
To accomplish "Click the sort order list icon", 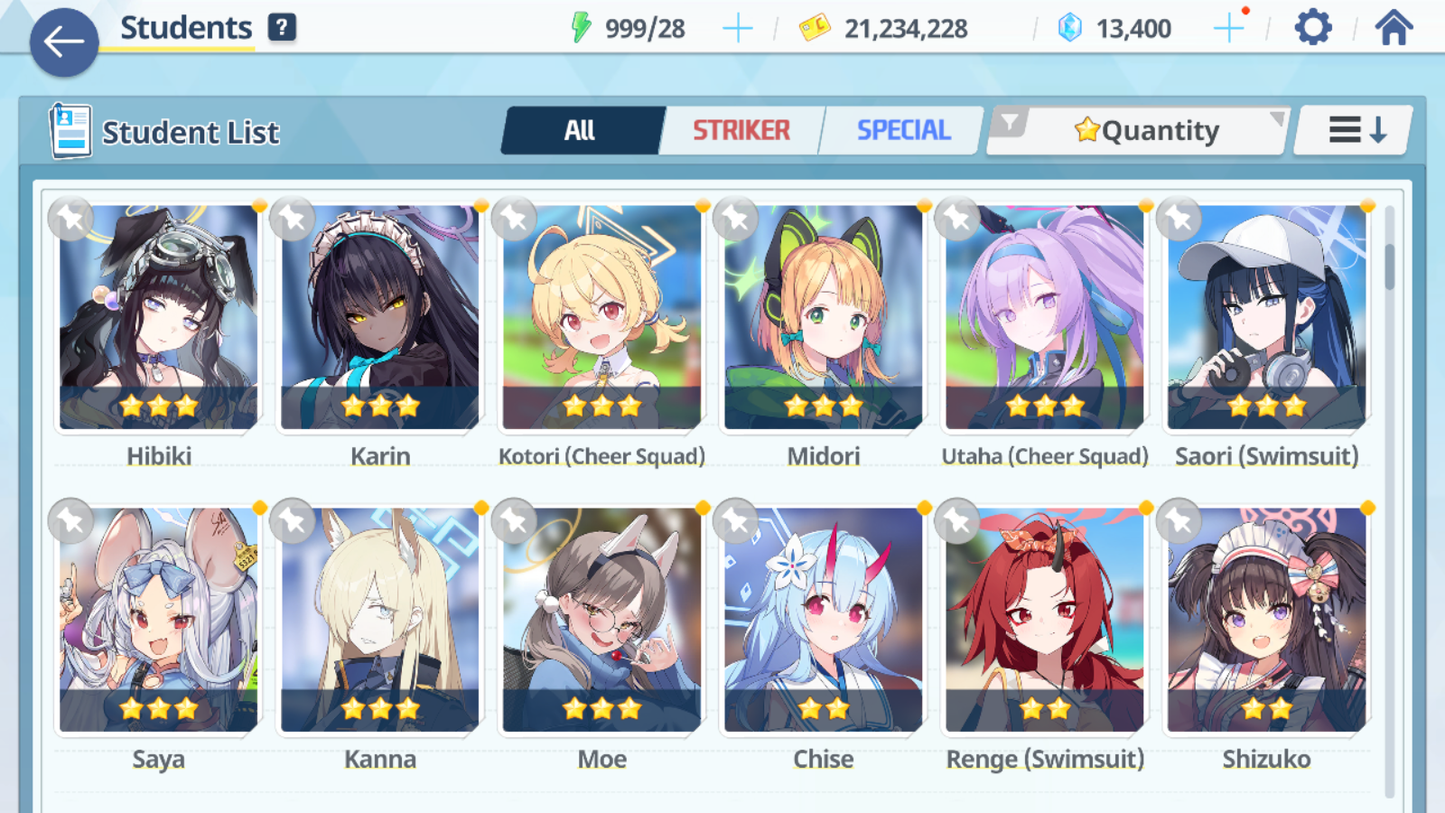I will click(1352, 129).
